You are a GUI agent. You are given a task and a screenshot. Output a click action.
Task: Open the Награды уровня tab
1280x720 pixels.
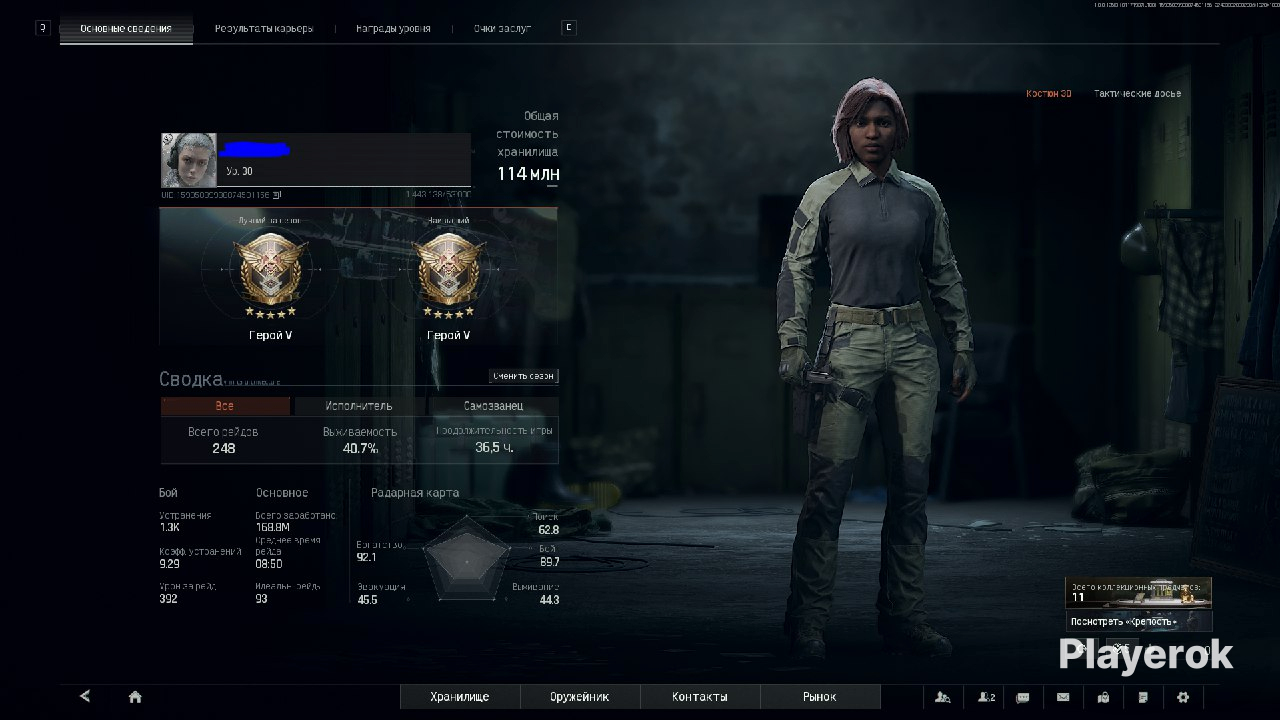(x=393, y=28)
